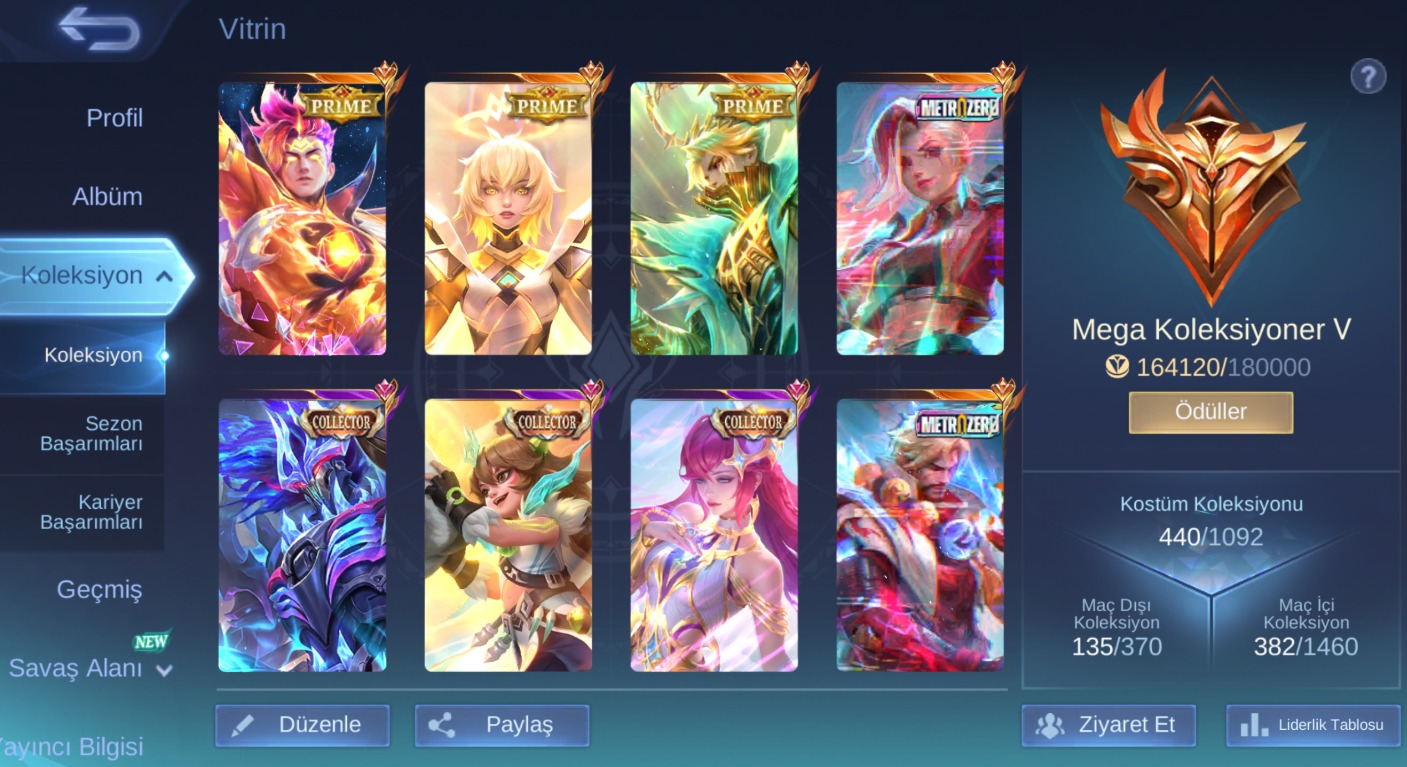
Task: Click the Düzenle button
Action: tap(302, 725)
